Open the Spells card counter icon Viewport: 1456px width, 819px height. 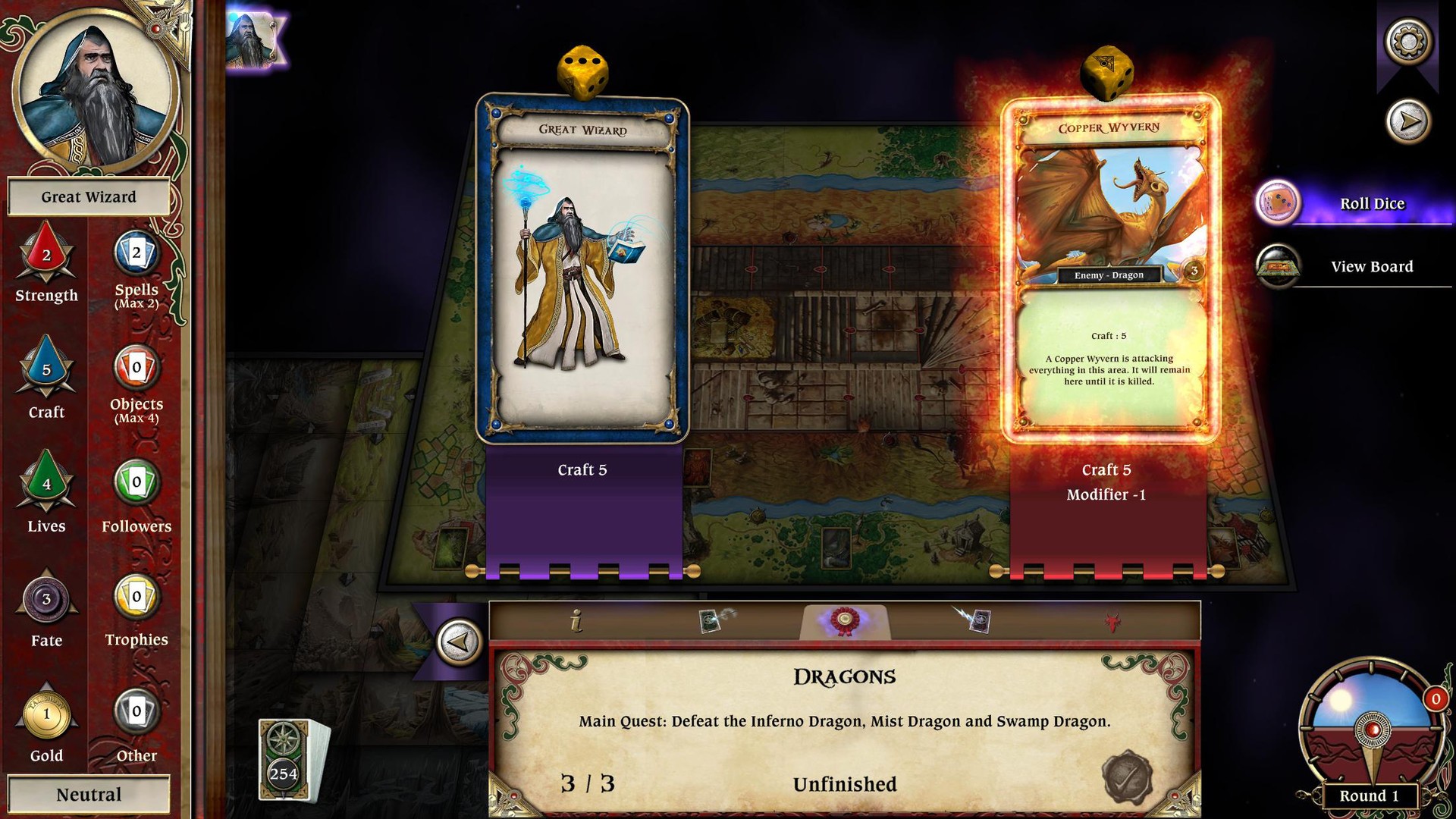(135, 256)
